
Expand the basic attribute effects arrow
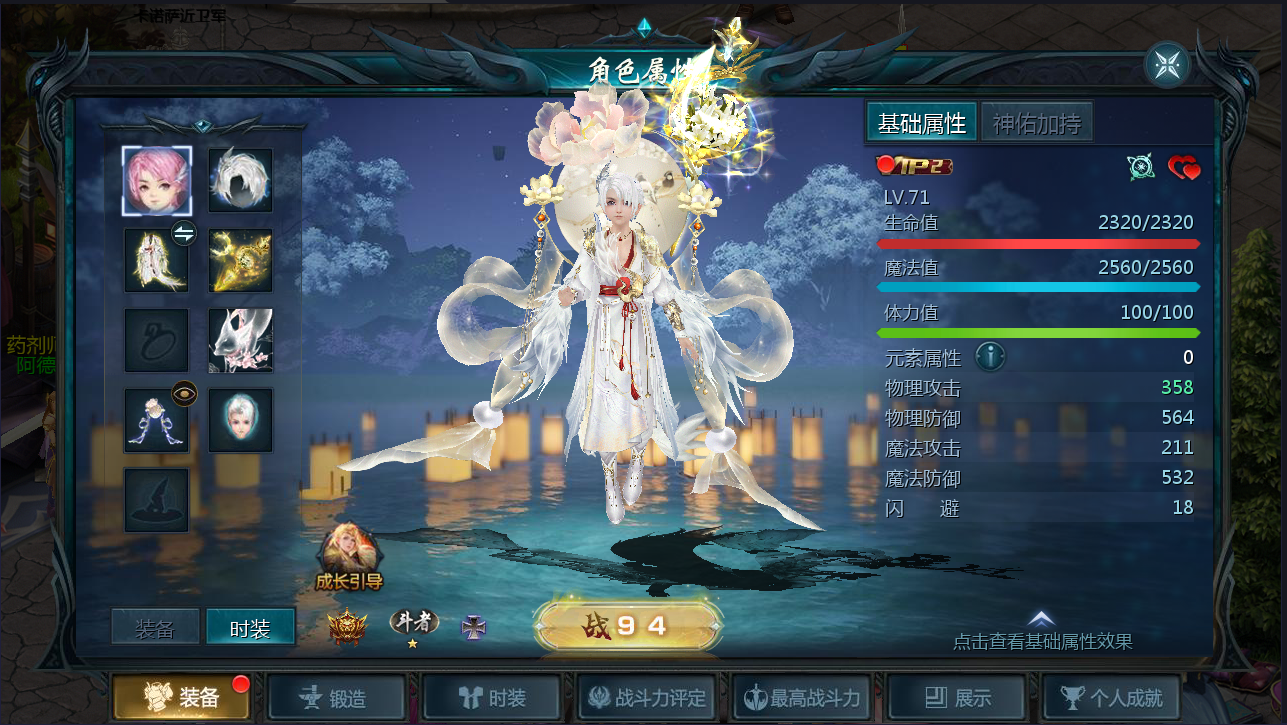pos(1041,619)
